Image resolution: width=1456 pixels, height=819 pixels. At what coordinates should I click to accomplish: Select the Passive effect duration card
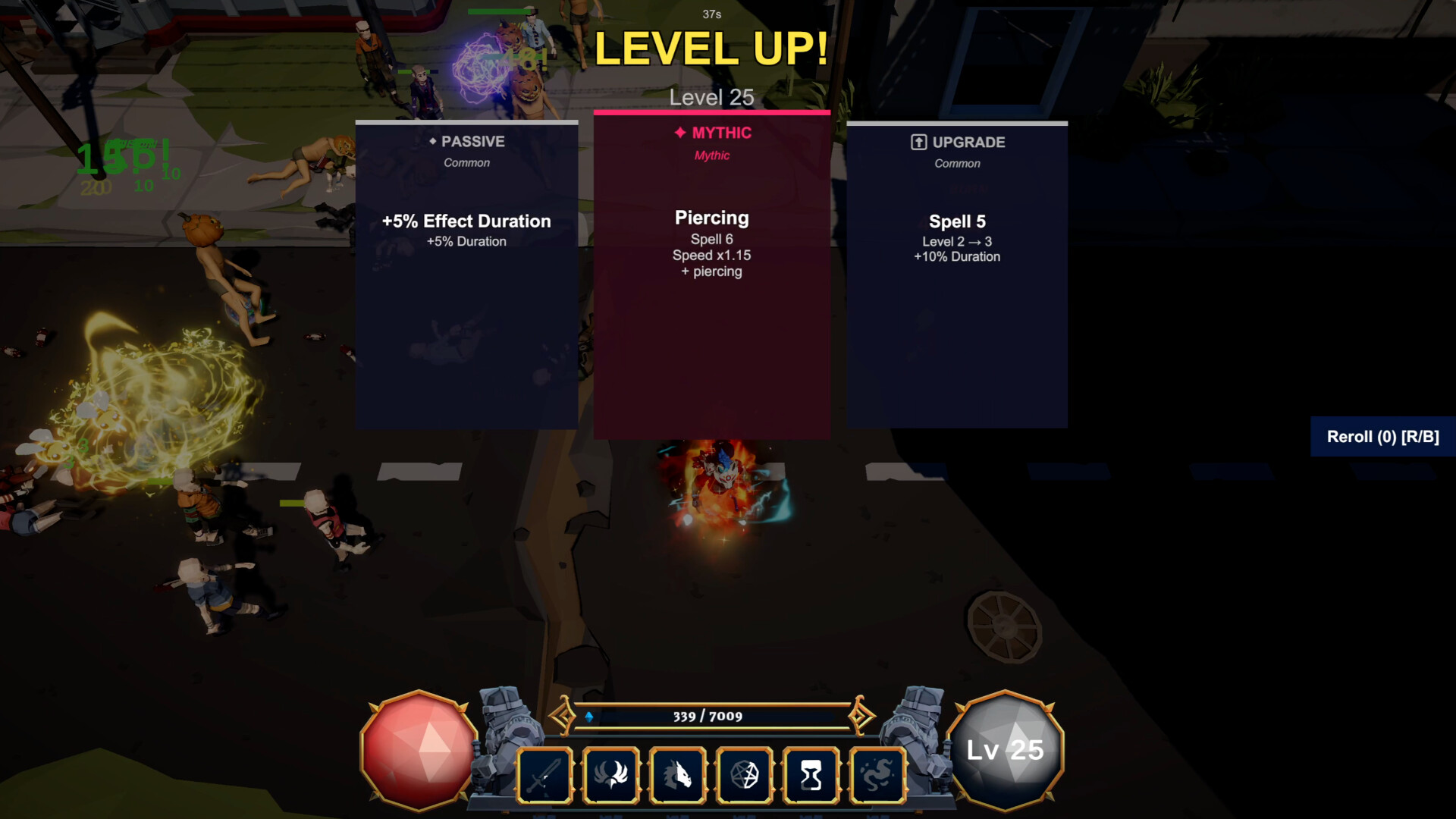466,273
